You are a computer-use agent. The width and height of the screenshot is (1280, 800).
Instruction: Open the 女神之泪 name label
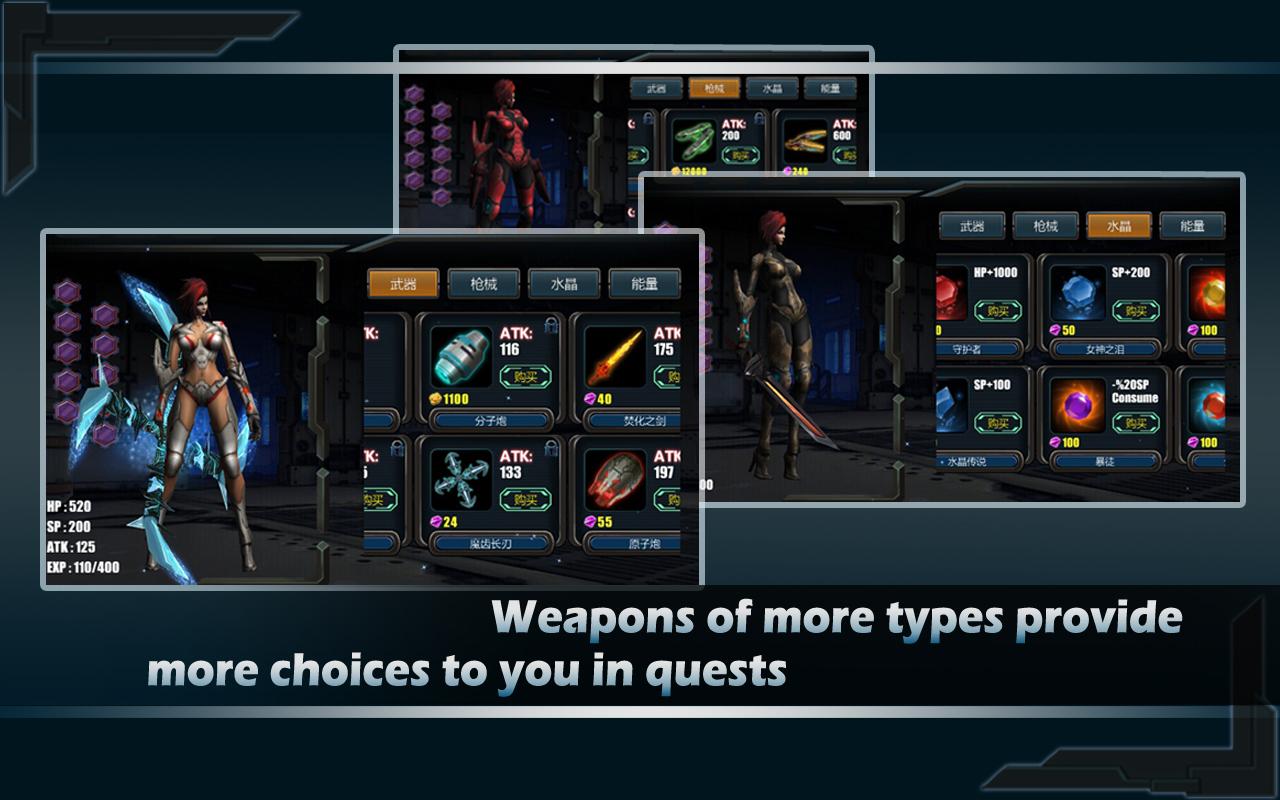[1104, 349]
